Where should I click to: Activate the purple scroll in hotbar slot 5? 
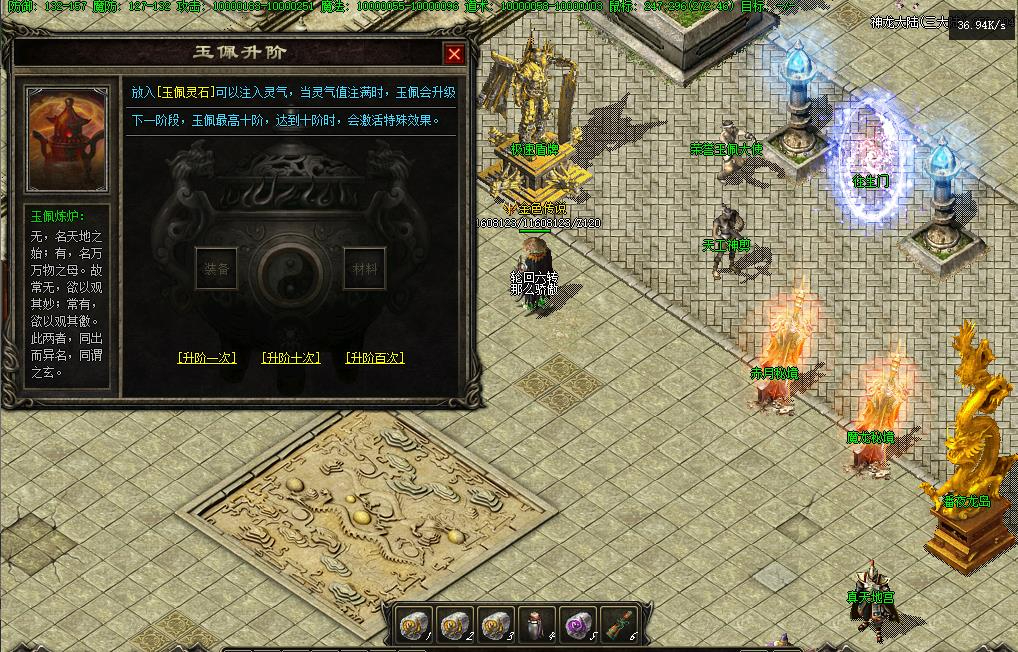pyautogui.click(x=575, y=624)
